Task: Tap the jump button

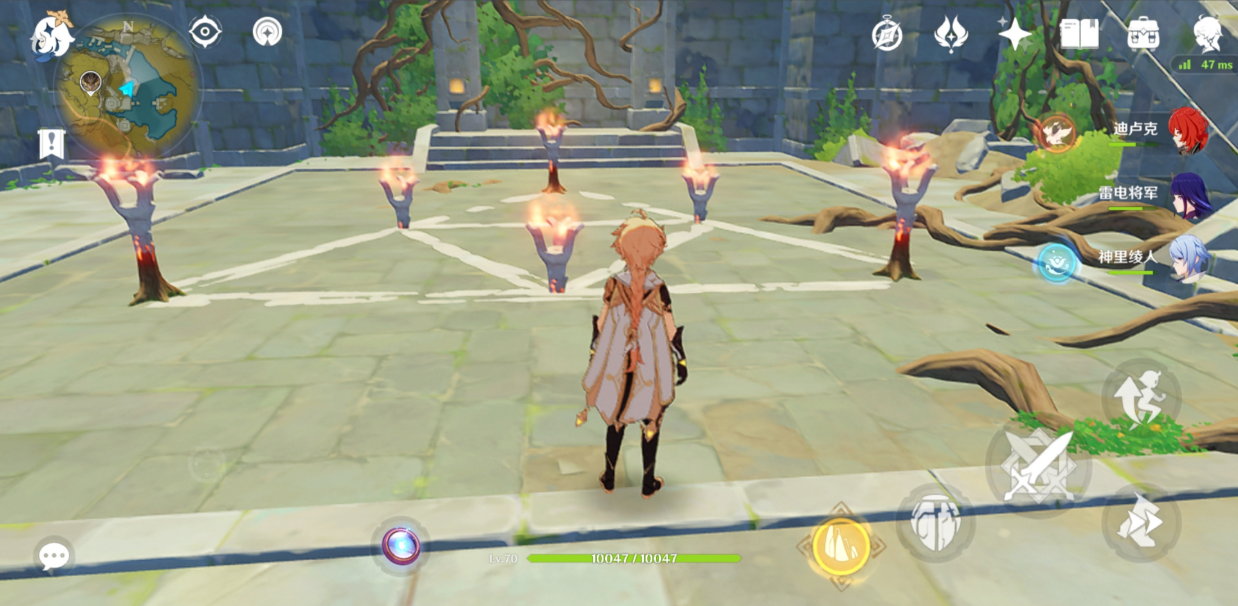Action: point(1141,397)
